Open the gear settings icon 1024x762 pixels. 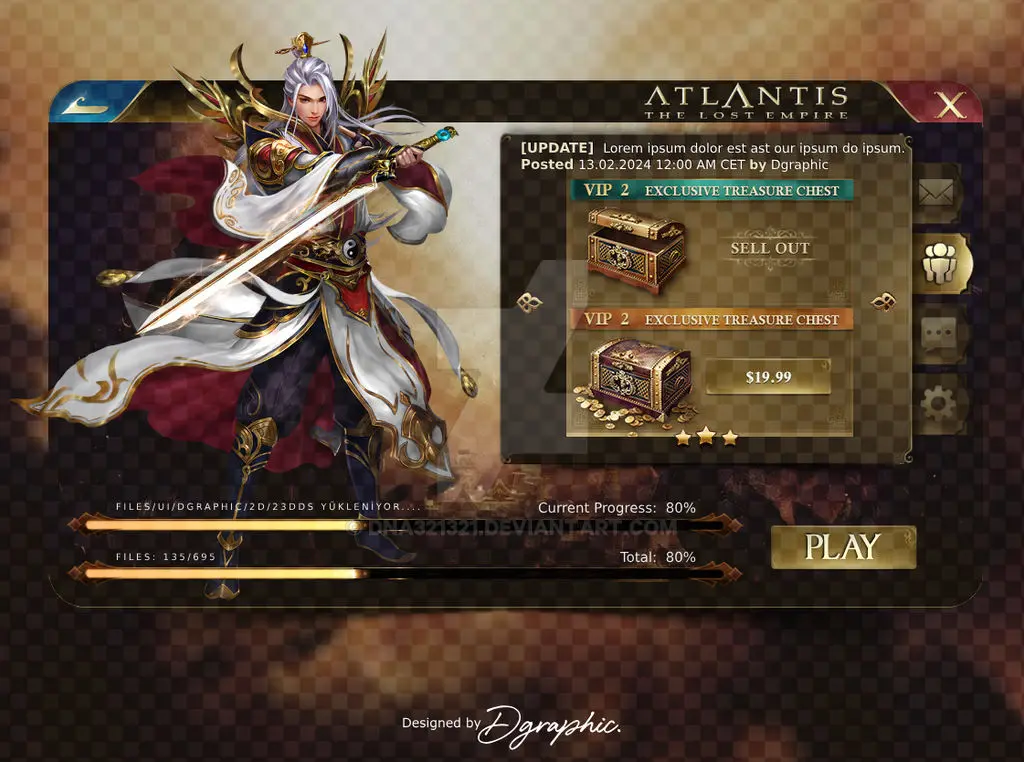tap(938, 404)
